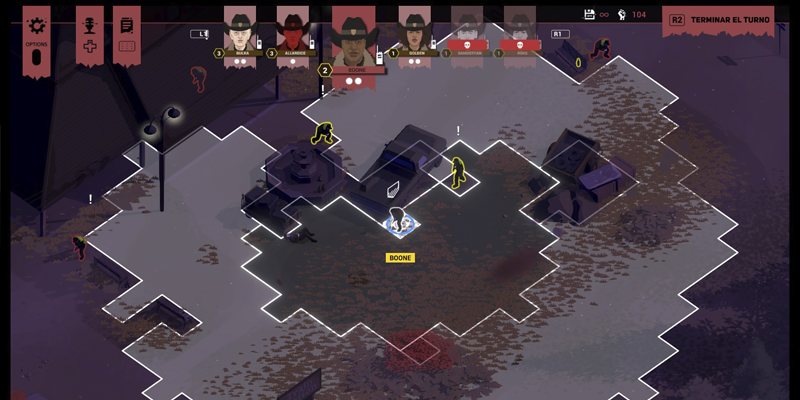Select the Golden character portrait
Screen dimensions: 800x400
(x=414, y=34)
